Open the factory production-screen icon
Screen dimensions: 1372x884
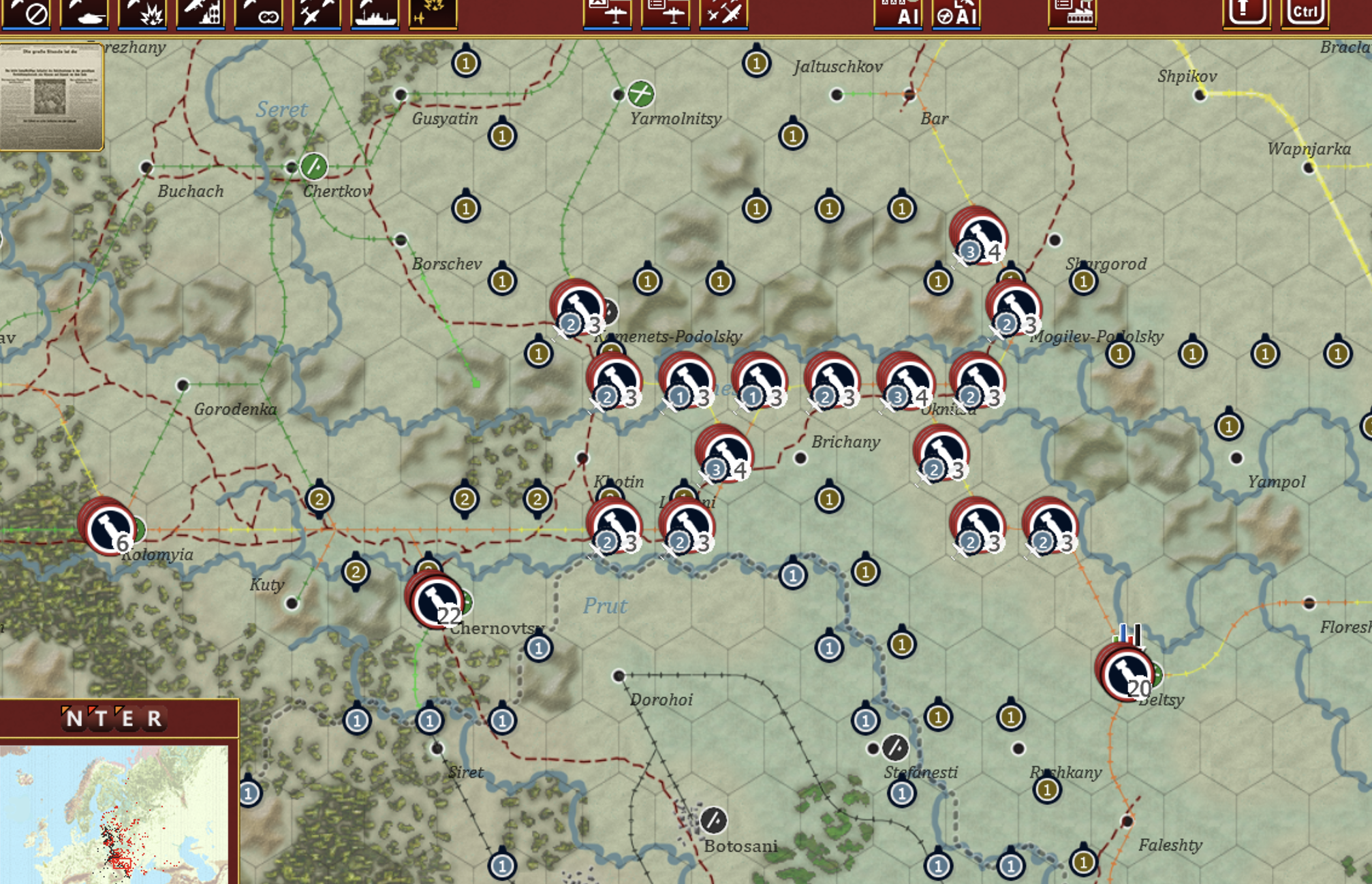(1072, 15)
